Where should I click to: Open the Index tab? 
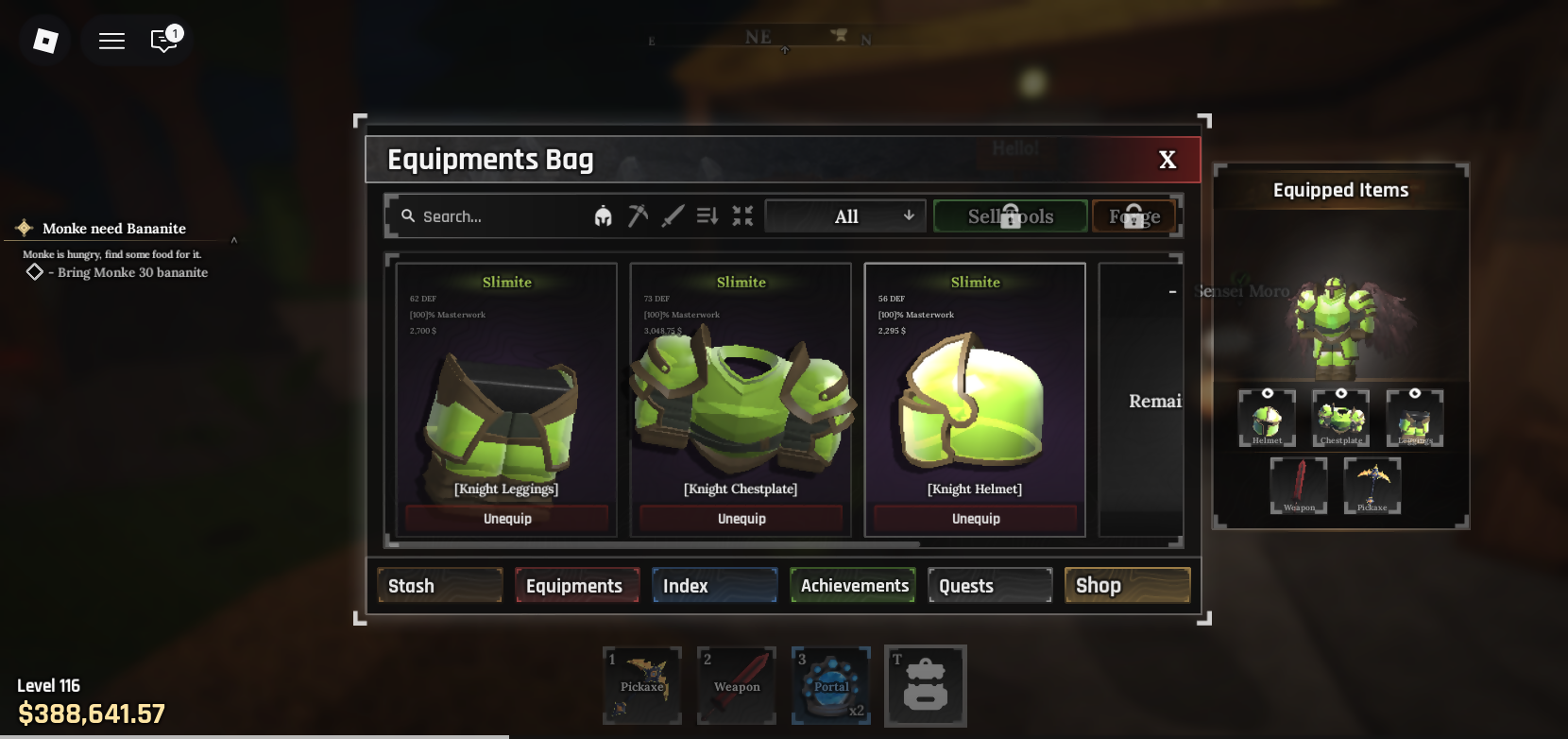[x=714, y=586]
